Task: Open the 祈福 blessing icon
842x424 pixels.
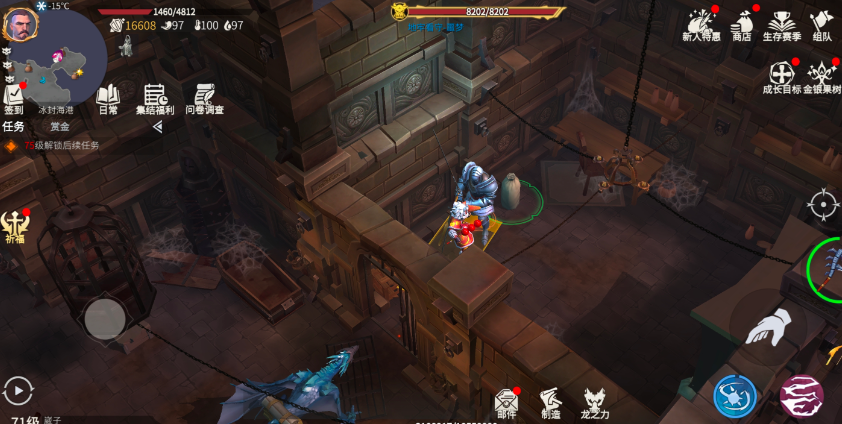Action: pyautogui.click(x=14, y=225)
